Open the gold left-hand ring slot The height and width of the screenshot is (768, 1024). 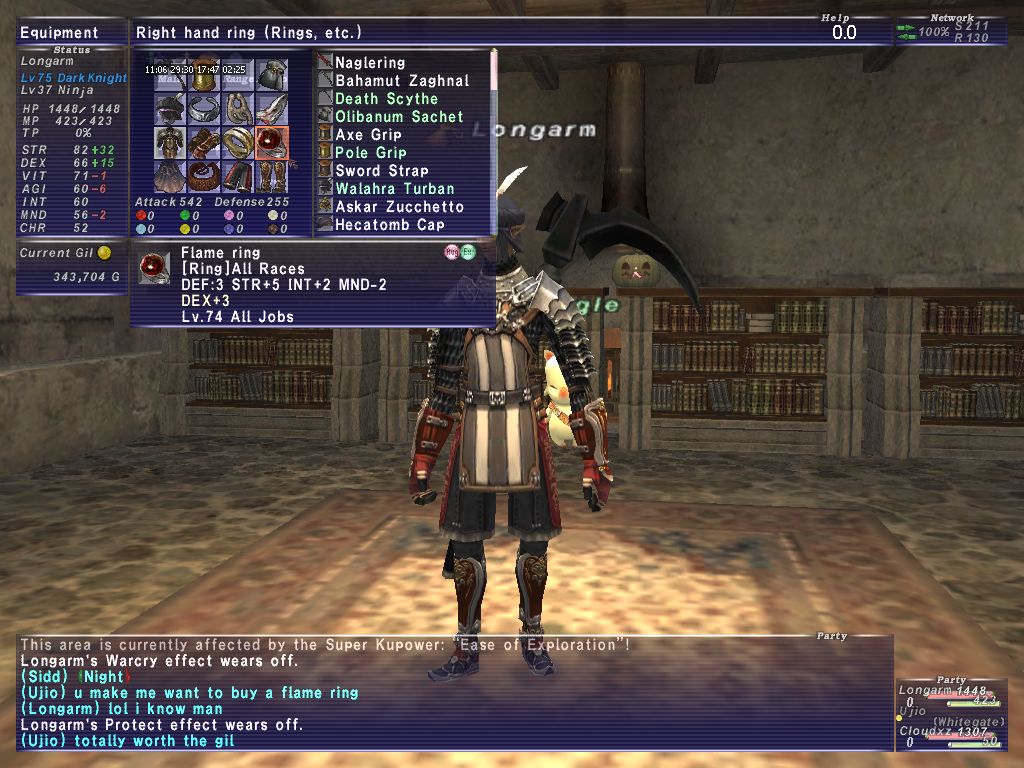[x=238, y=143]
